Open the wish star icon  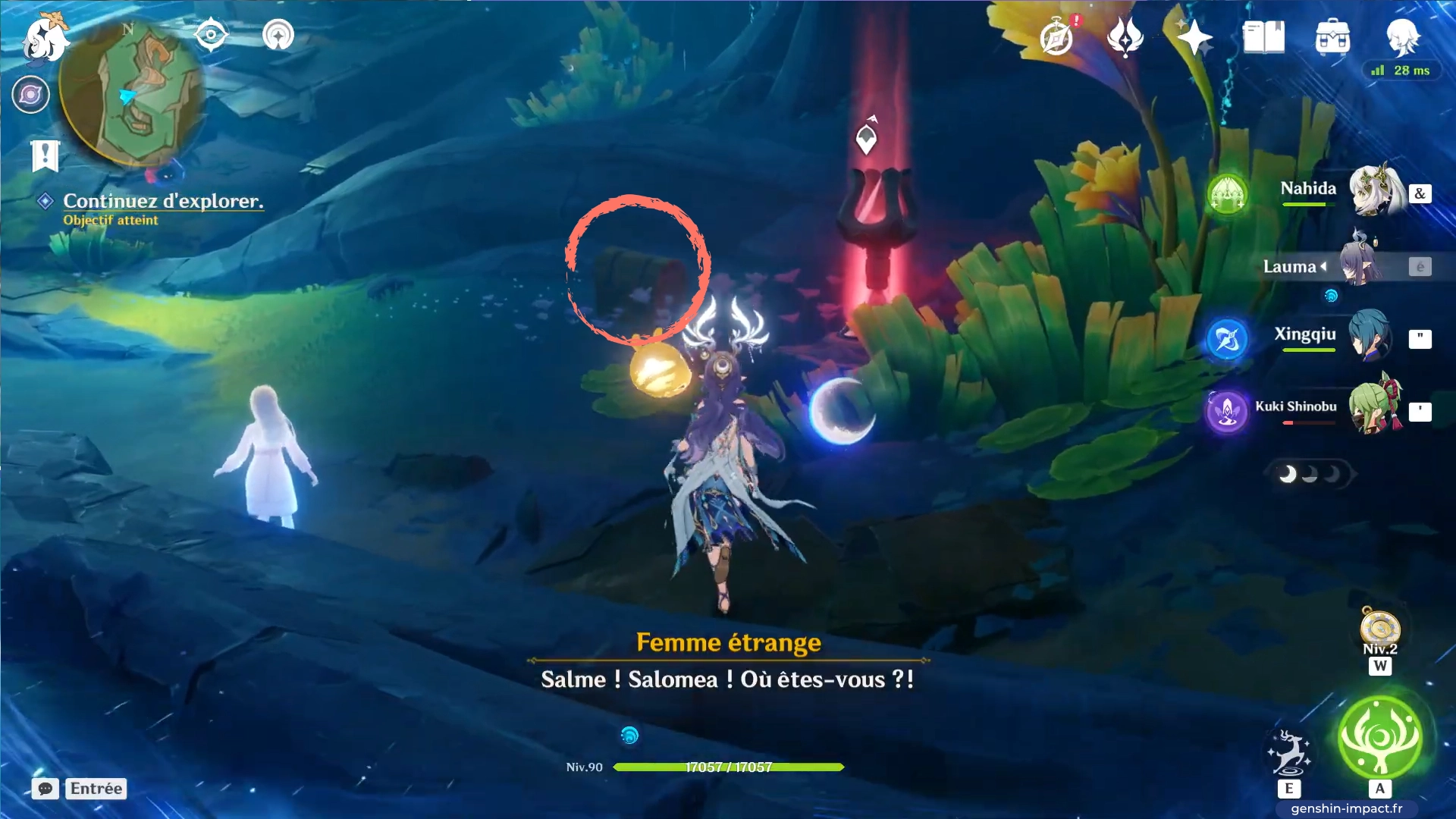pyautogui.click(x=1194, y=37)
